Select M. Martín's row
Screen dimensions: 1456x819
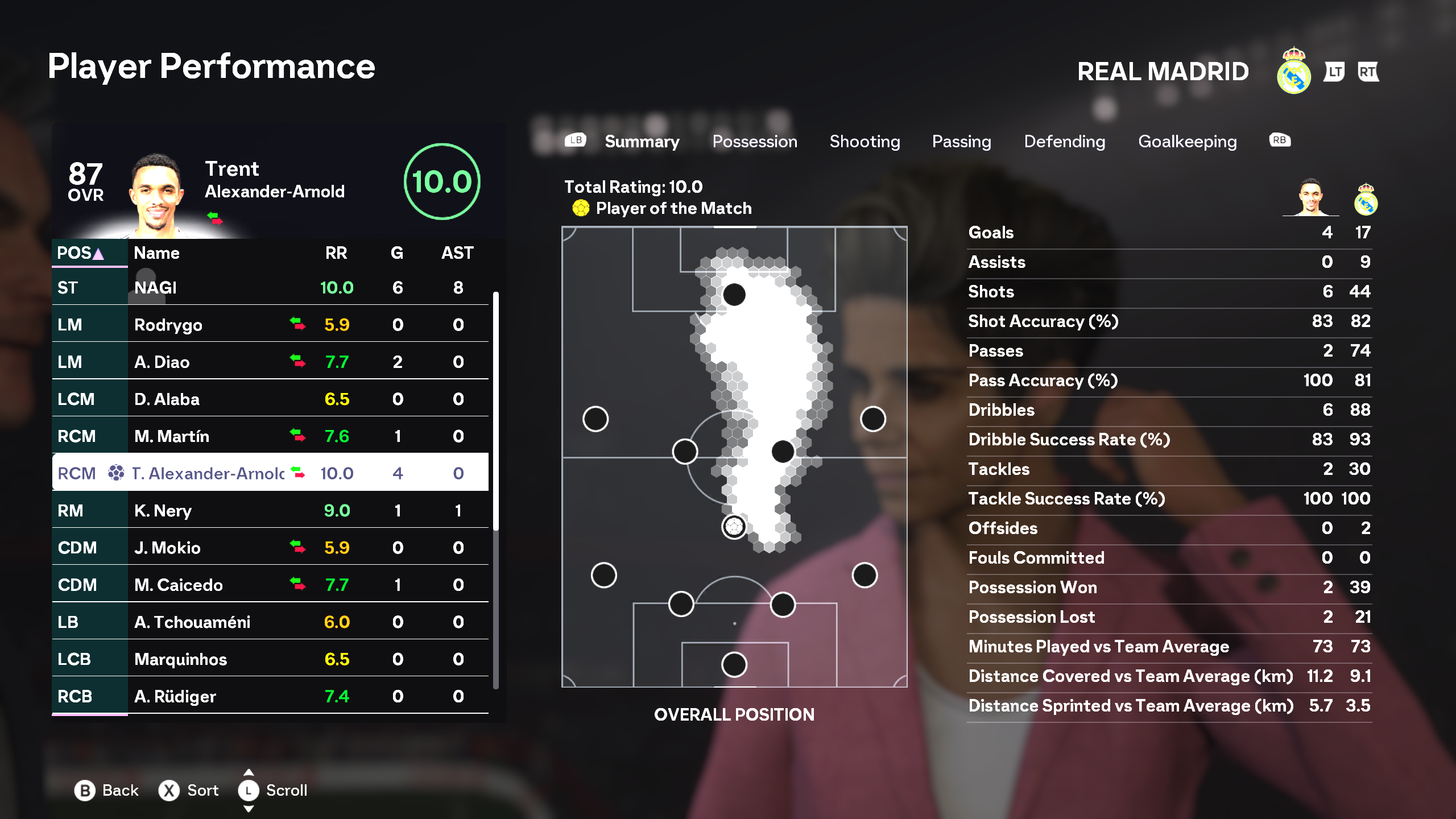click(270, 436)
